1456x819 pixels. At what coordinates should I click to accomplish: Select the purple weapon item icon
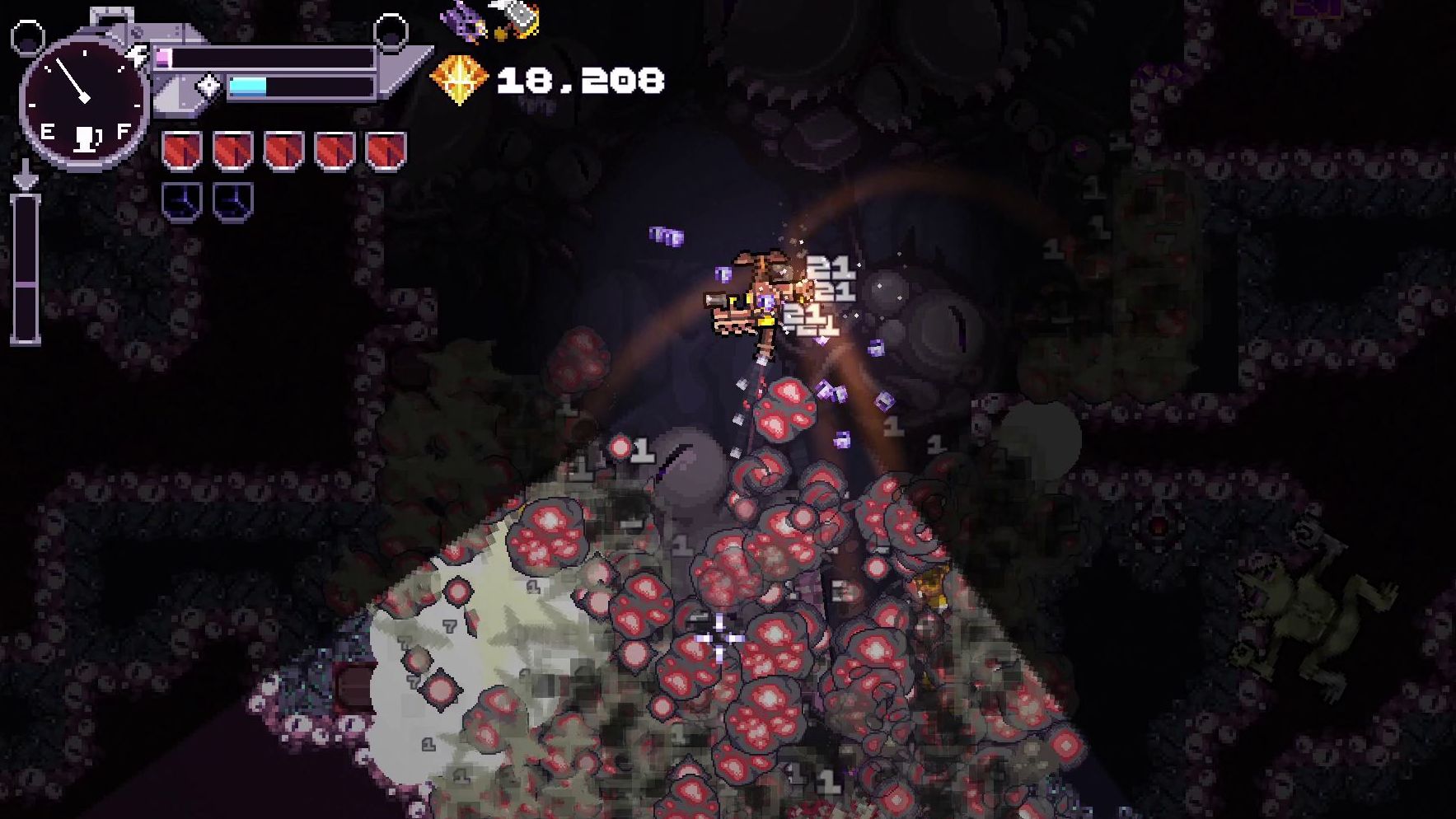coord(463,21)
